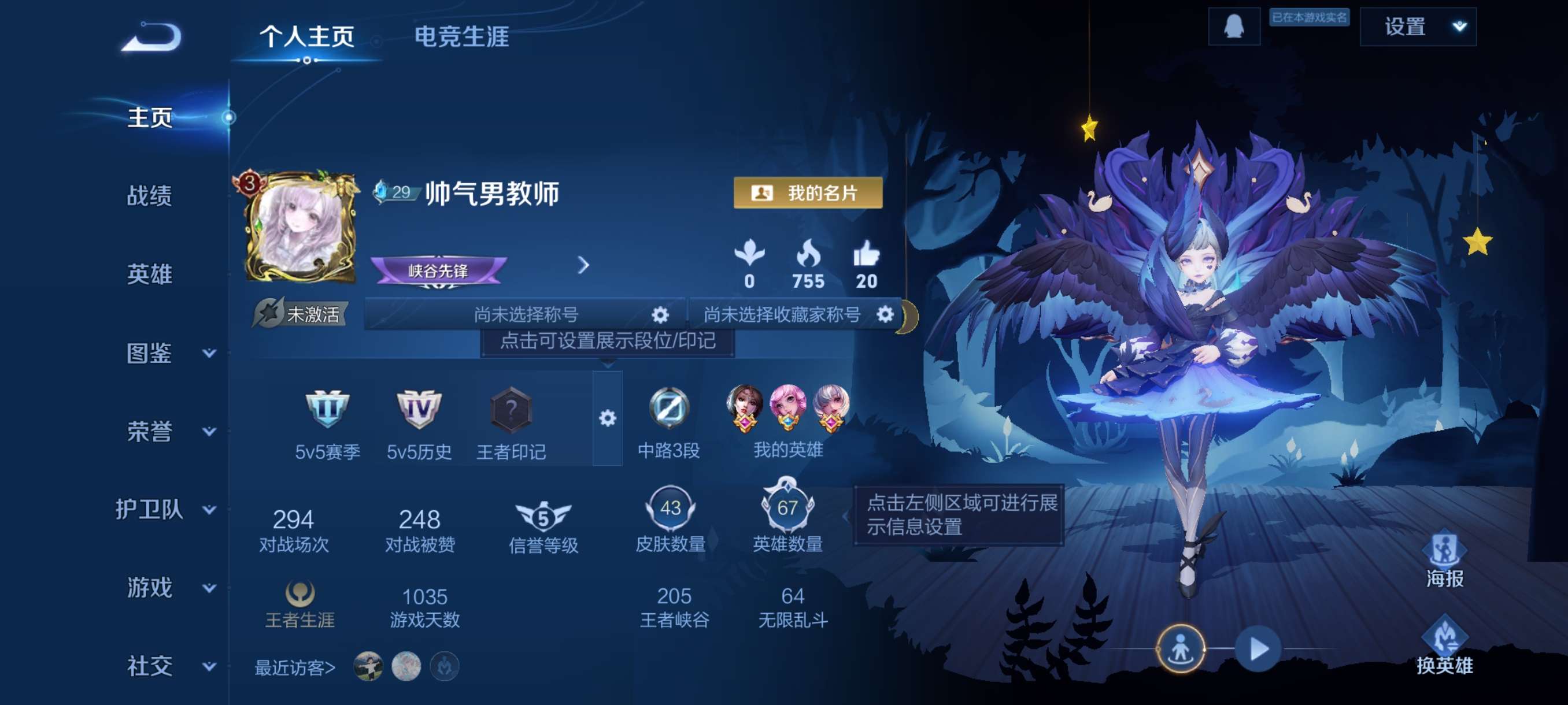Image resolution: width=1568 pixels, height=705 pixels.
Task: Open the 最近访客 visitors link
Action: coord(293,667)
